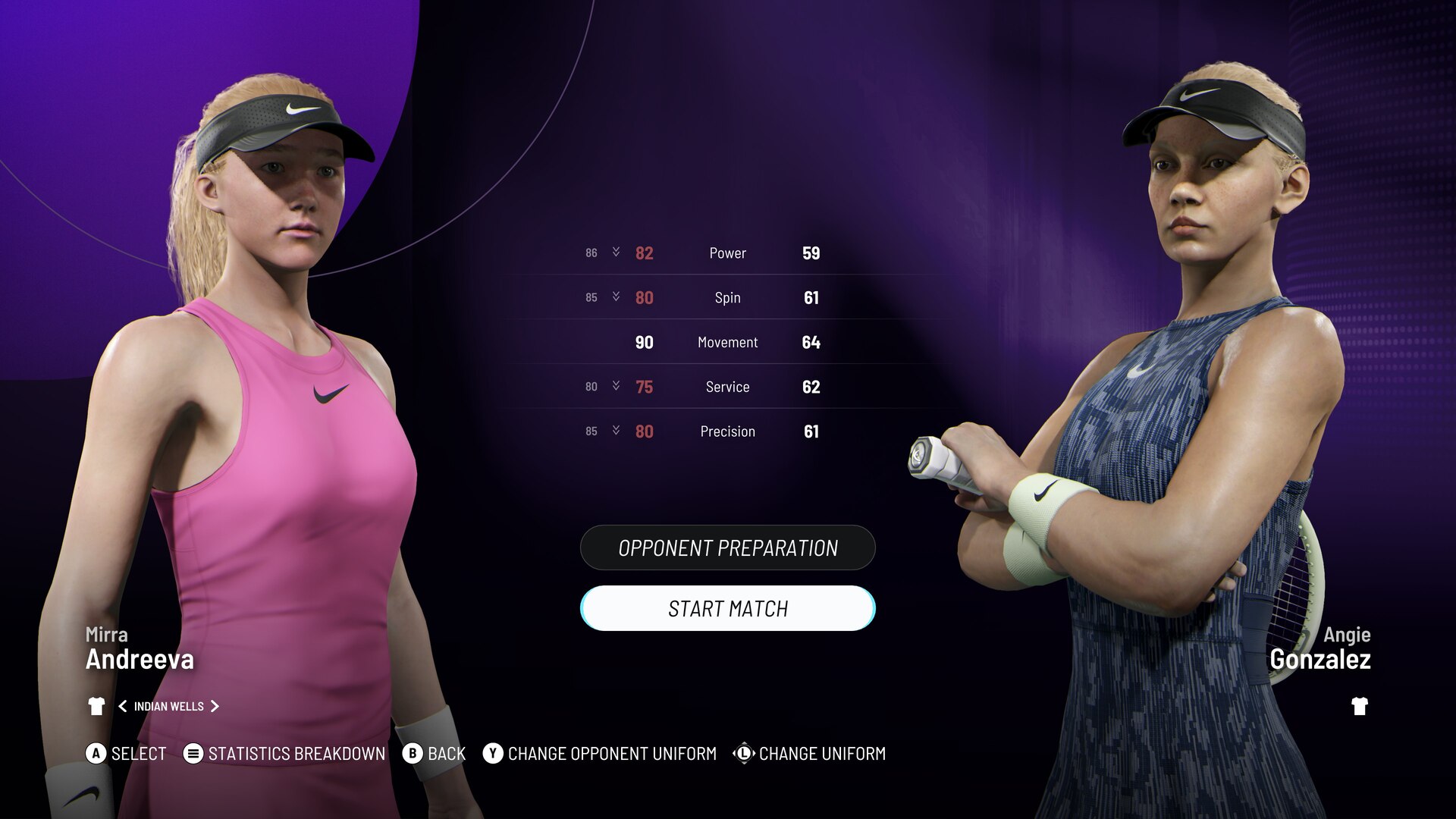Screen dimensions: 1456x819
Task: Open the Opponent Preparation screen
Action: [x=727, y=548]
